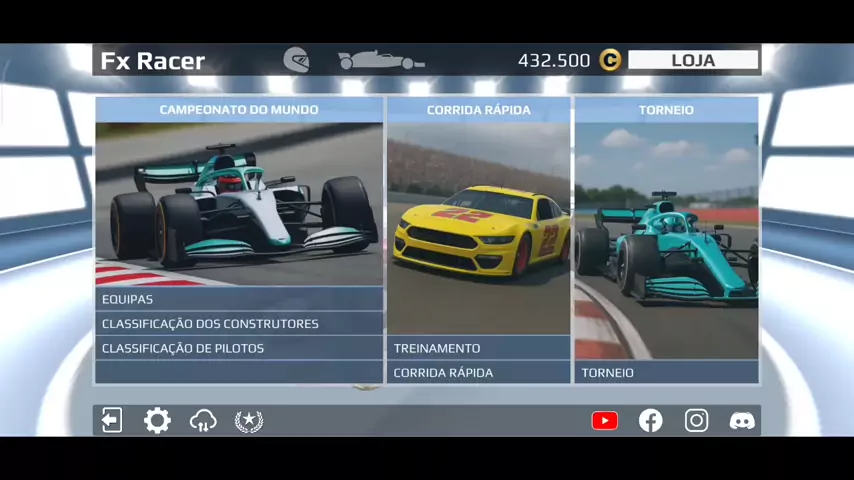Sync data with the cloud icon
The height and width of the screenshot is (480, 854).
tap(203, 420)
